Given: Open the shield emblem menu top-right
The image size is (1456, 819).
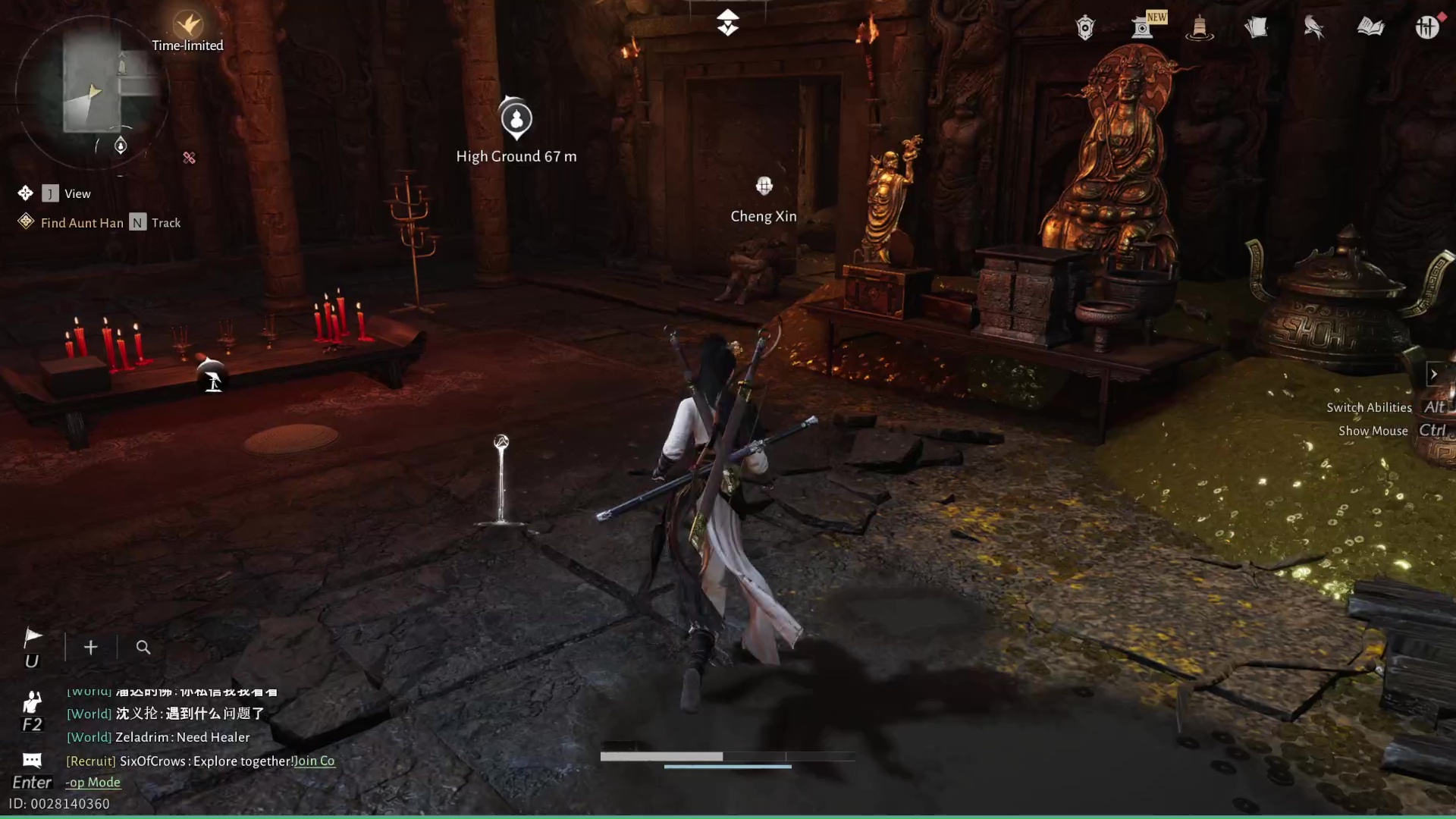Looking at the screenshot, I should [x=1085, y=27].
